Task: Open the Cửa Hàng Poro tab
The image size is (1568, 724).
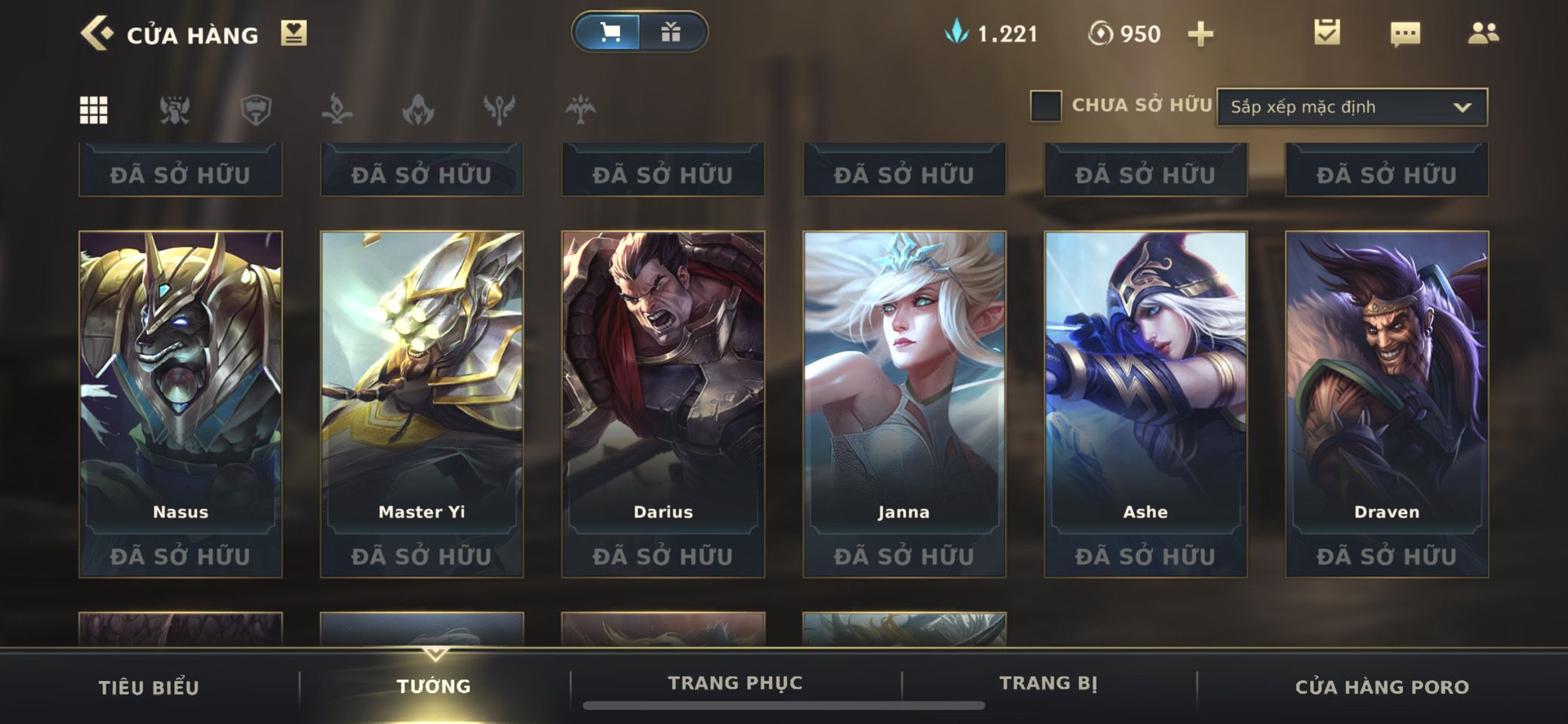Action: point(1382,687)
